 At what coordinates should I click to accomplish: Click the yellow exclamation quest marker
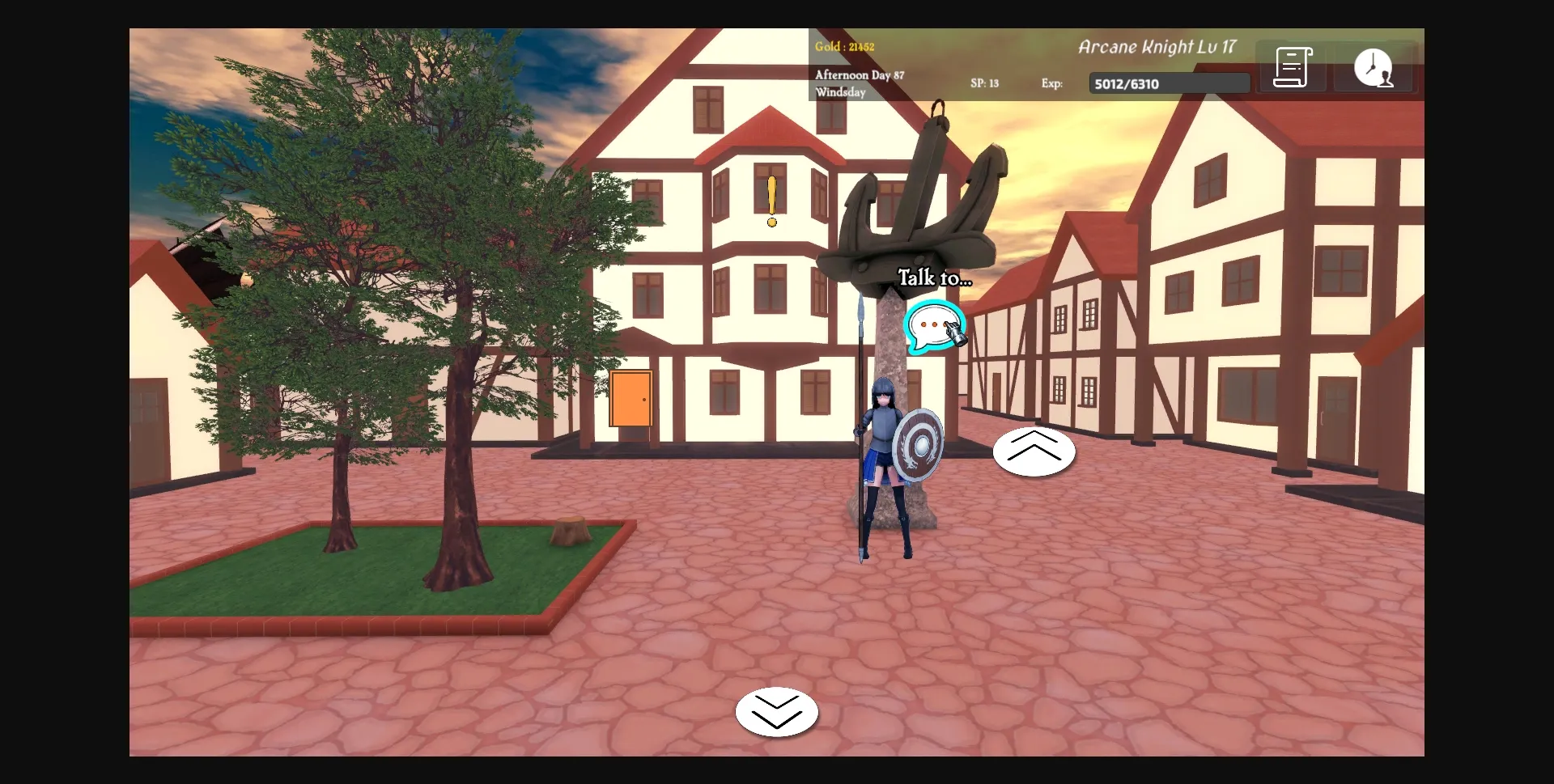771,197
